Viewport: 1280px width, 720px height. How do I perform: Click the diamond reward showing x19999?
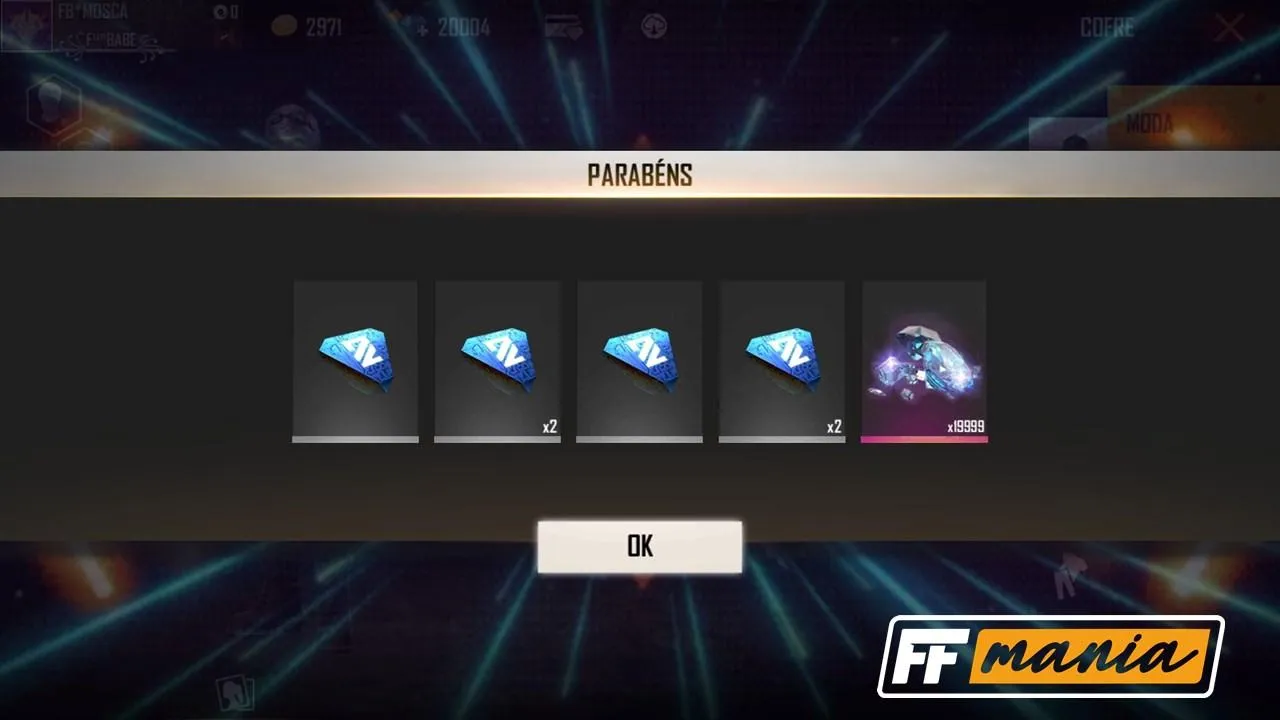click(x=924, y=360)
